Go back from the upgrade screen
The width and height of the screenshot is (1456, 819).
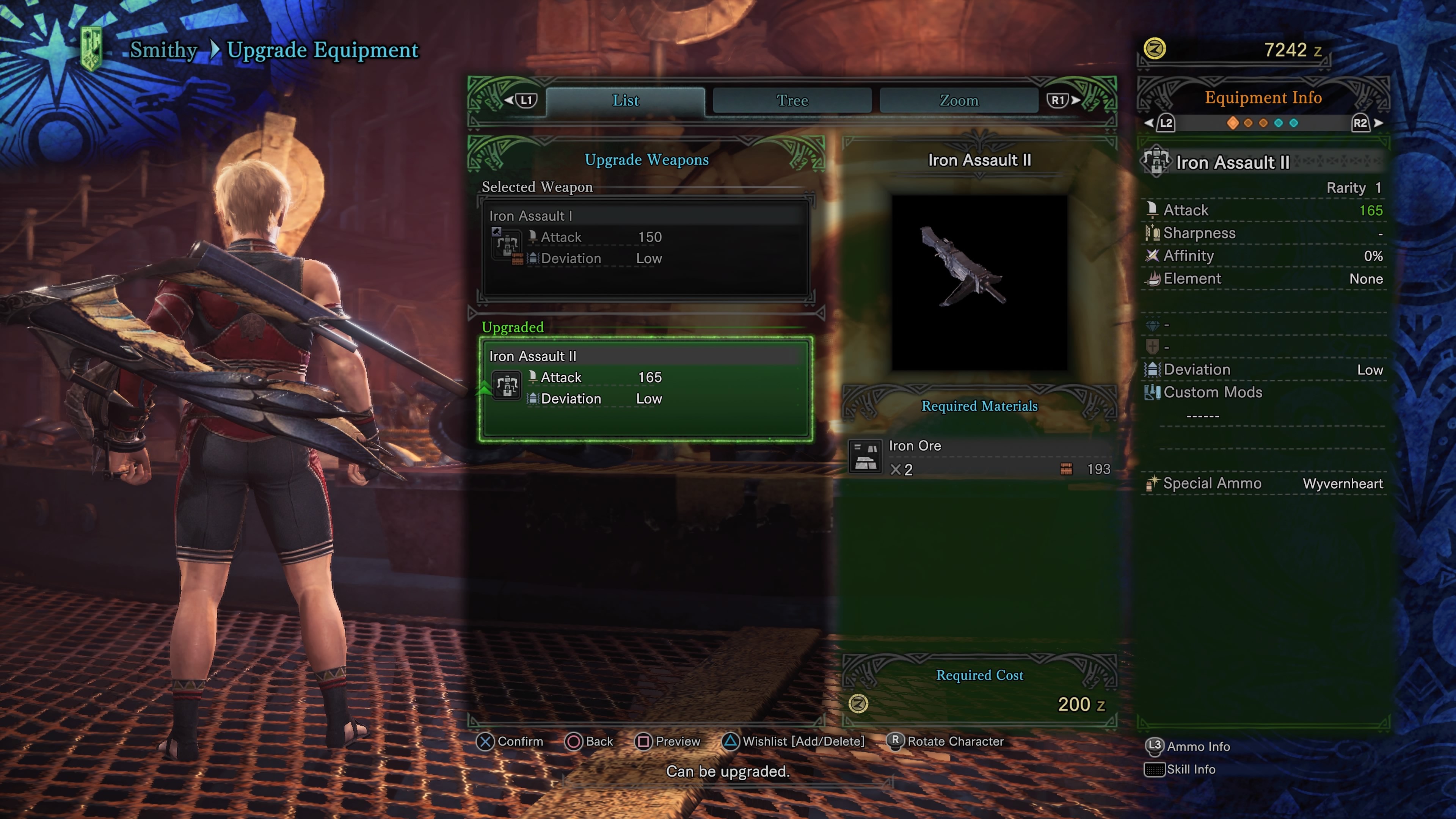(589, 741)
